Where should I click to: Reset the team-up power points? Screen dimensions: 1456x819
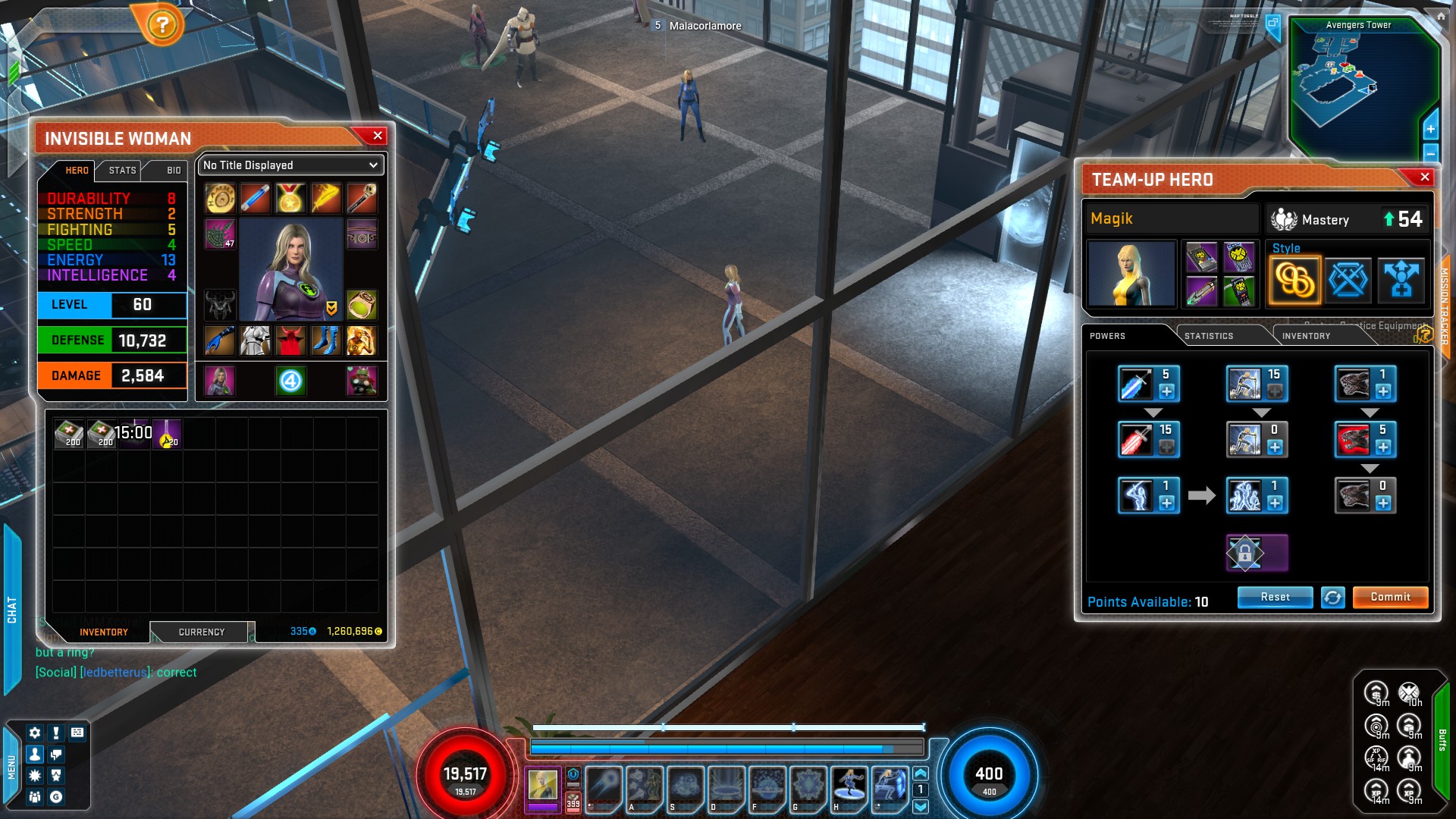coord(1275,598)
